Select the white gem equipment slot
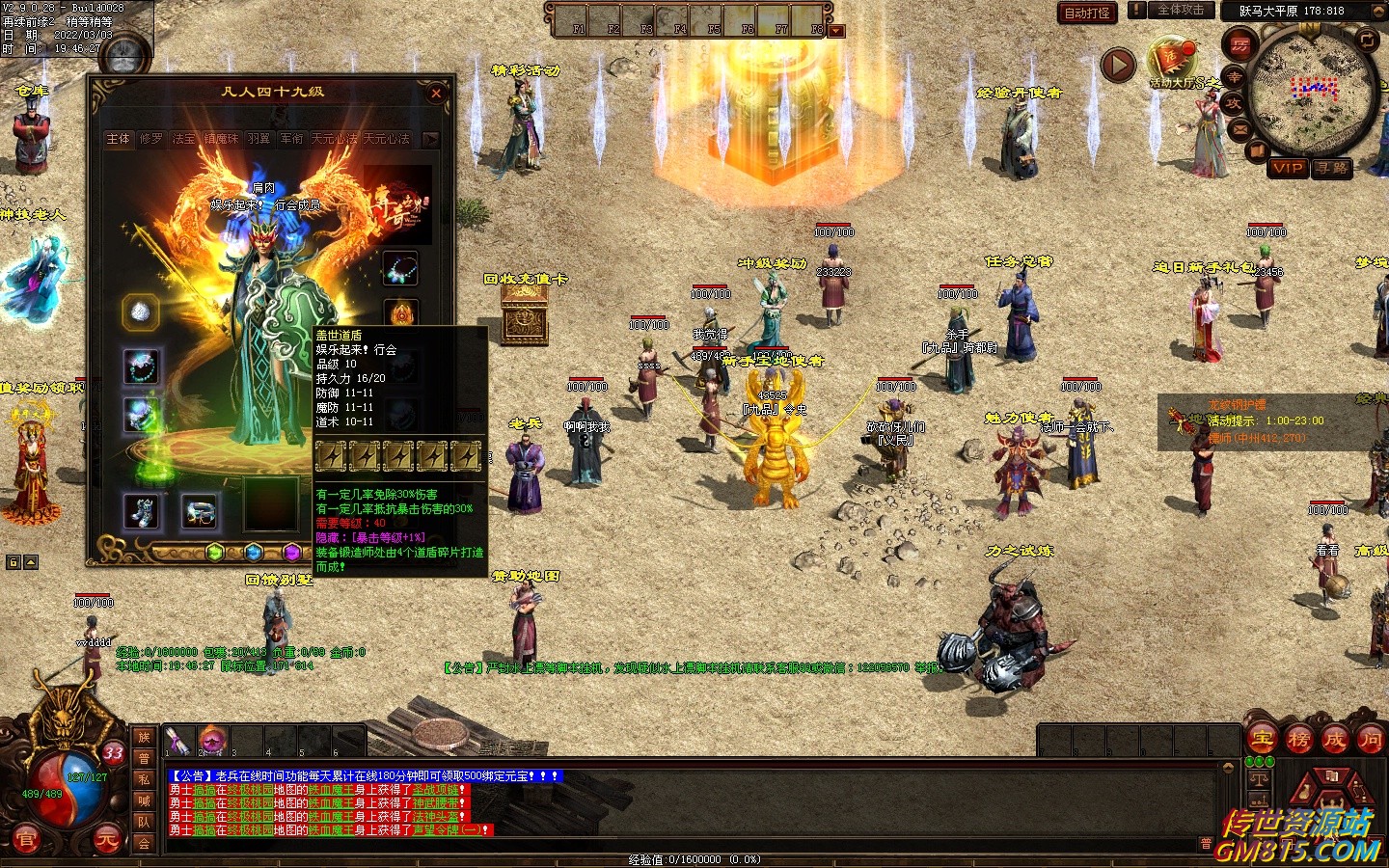The image size is (1389, 868). pyautogui.click(x=141, y=312)
